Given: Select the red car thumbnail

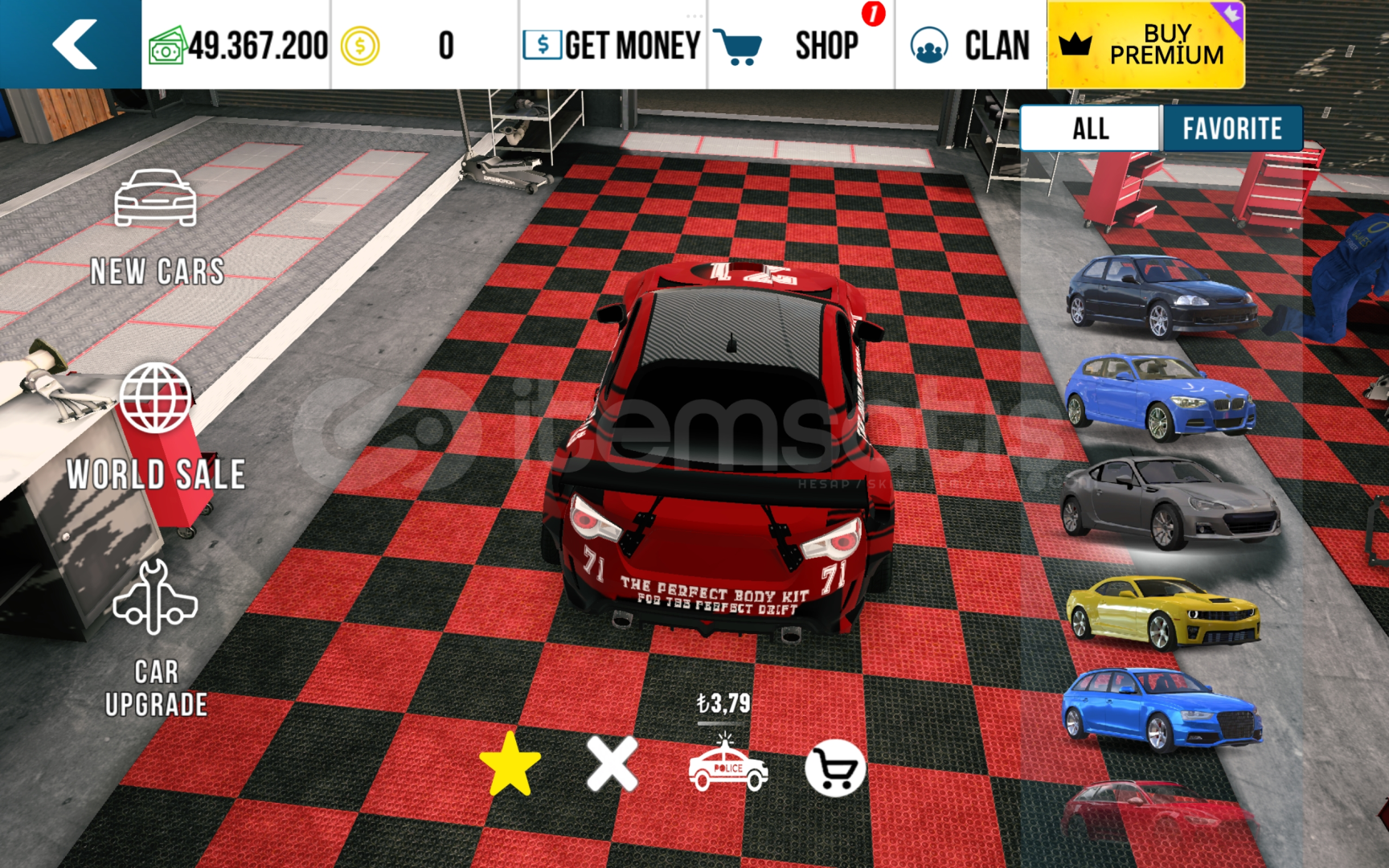Looking at the screenshot, I should (1157, 812).
